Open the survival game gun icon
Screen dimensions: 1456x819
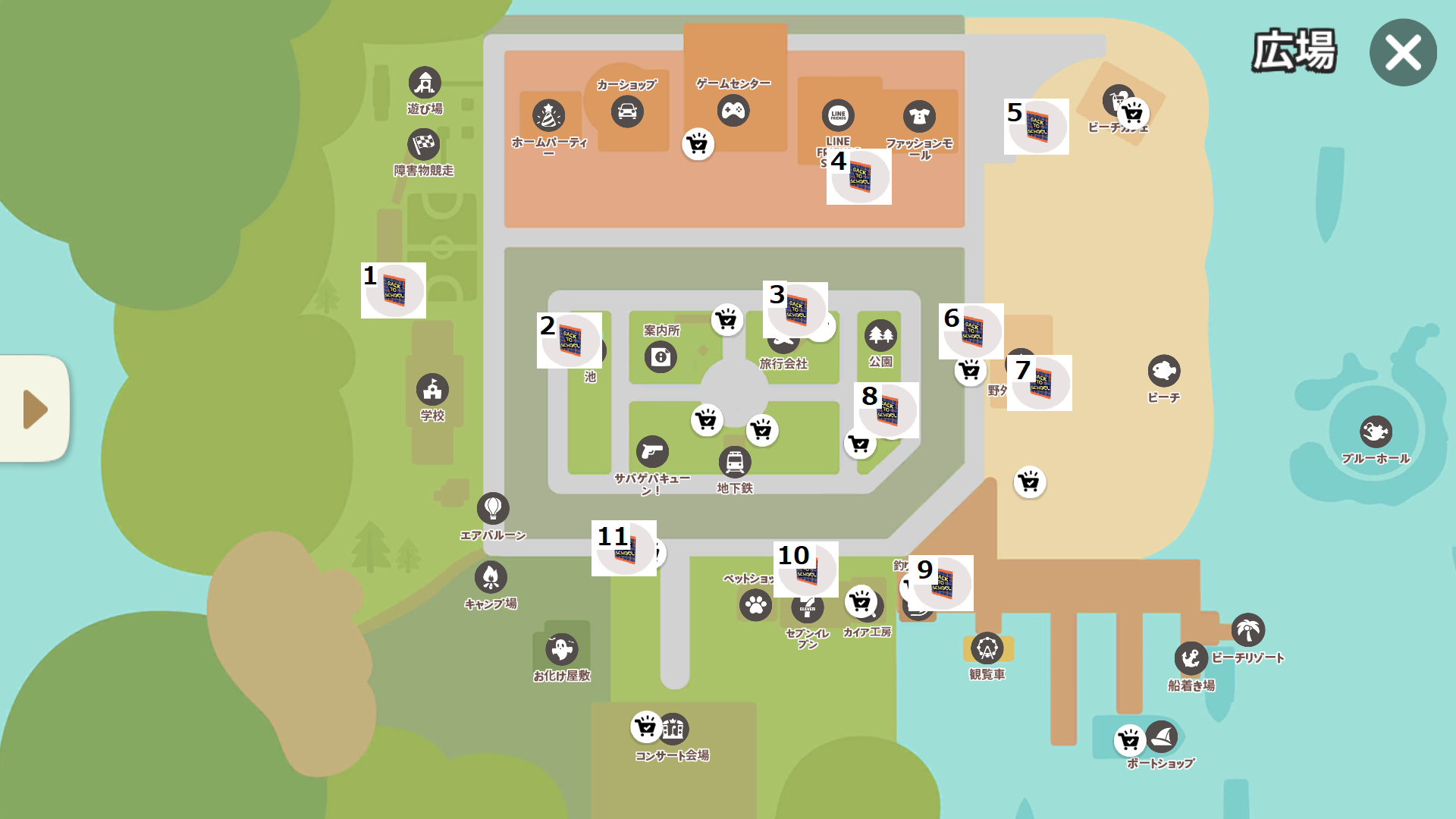point(652,452)
